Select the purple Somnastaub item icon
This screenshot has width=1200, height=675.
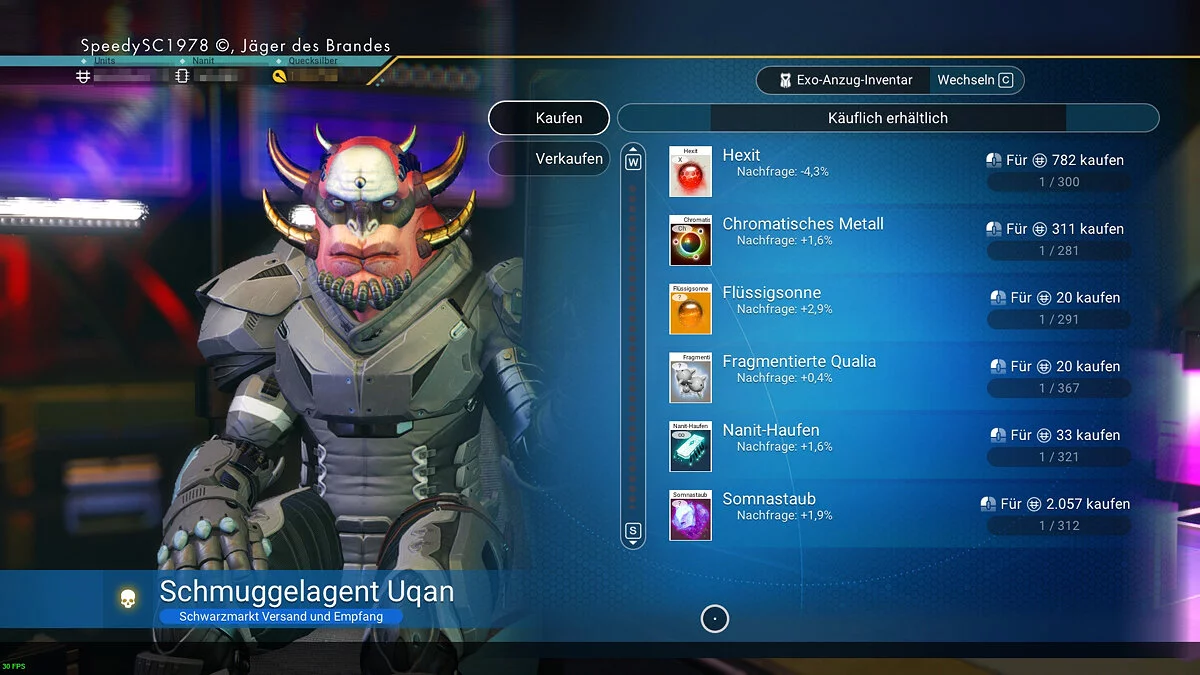[x=690, y=515]
